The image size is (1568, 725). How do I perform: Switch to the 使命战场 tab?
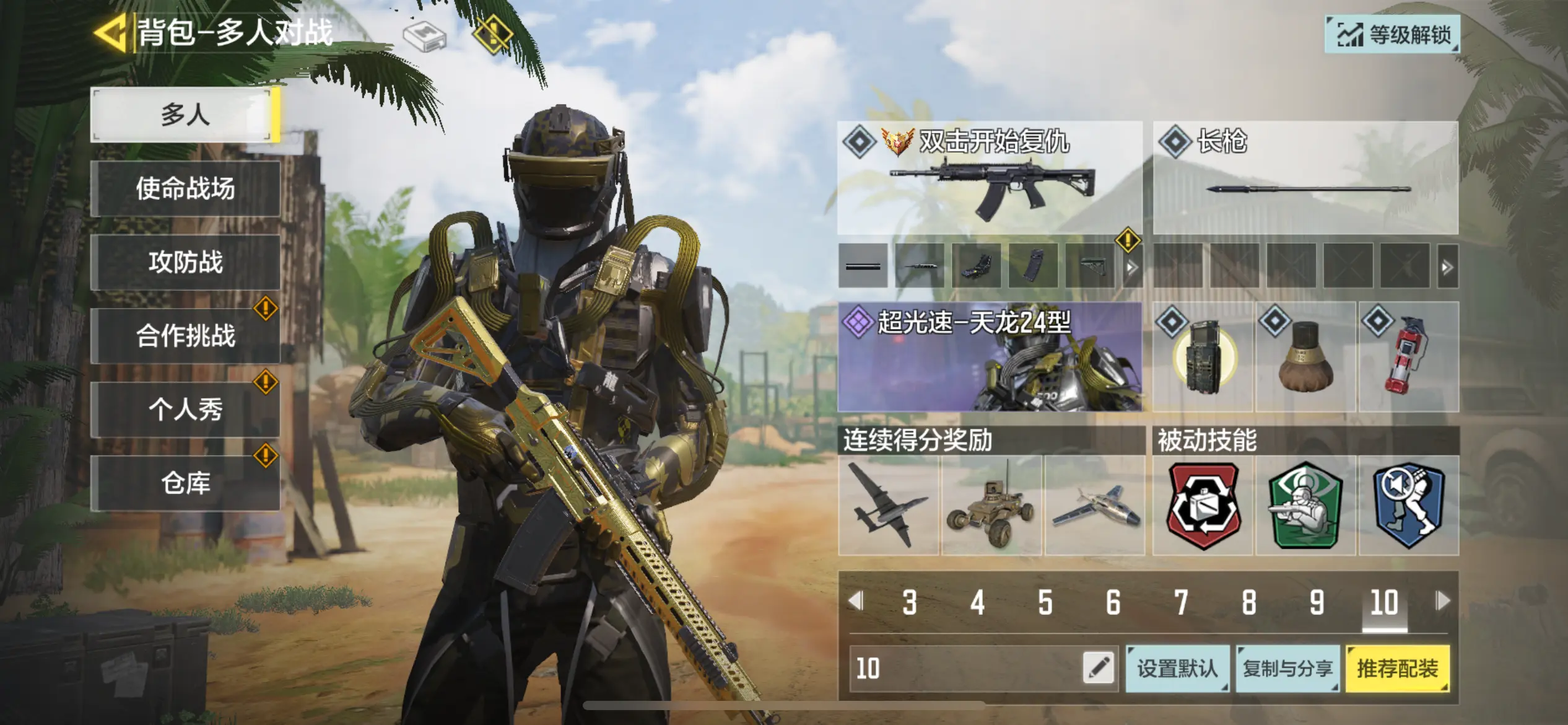pyautogui.click(x=185, y=188)
